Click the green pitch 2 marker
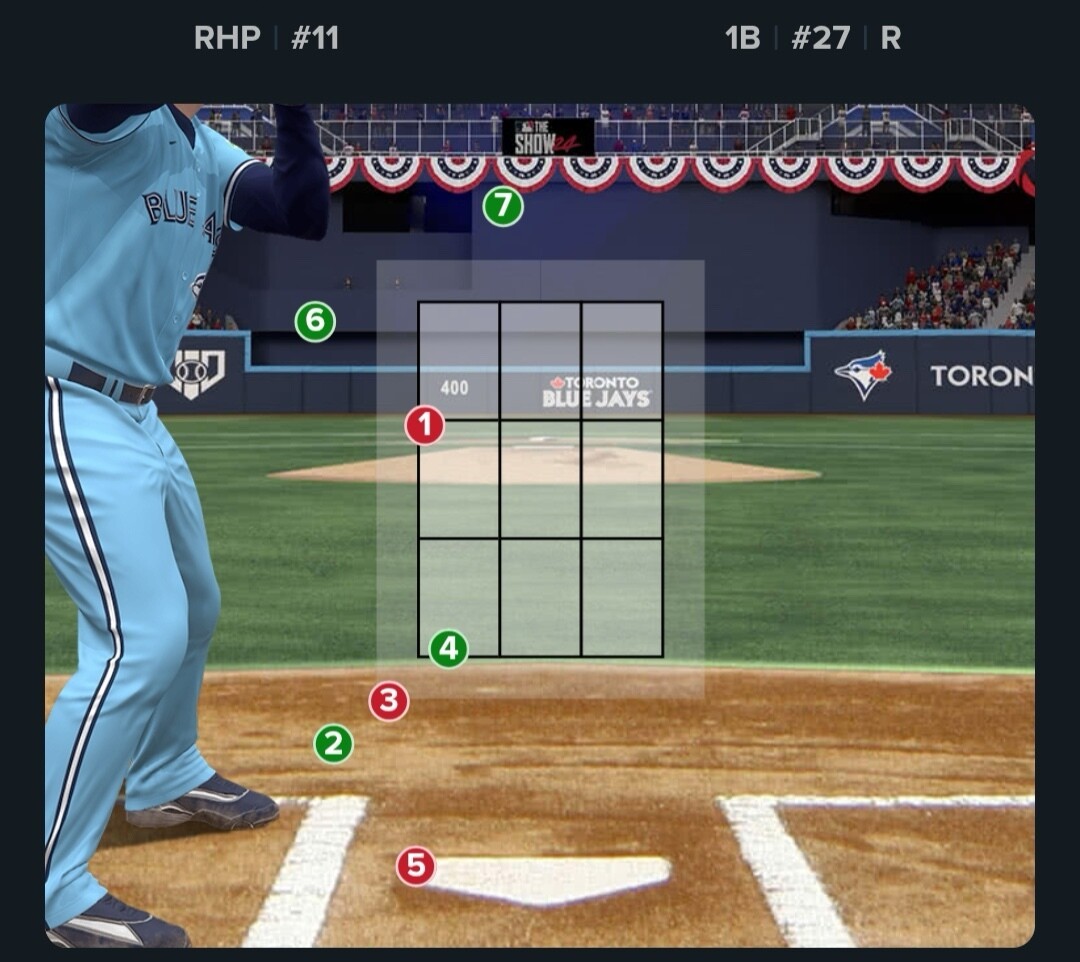 point(334,744)
